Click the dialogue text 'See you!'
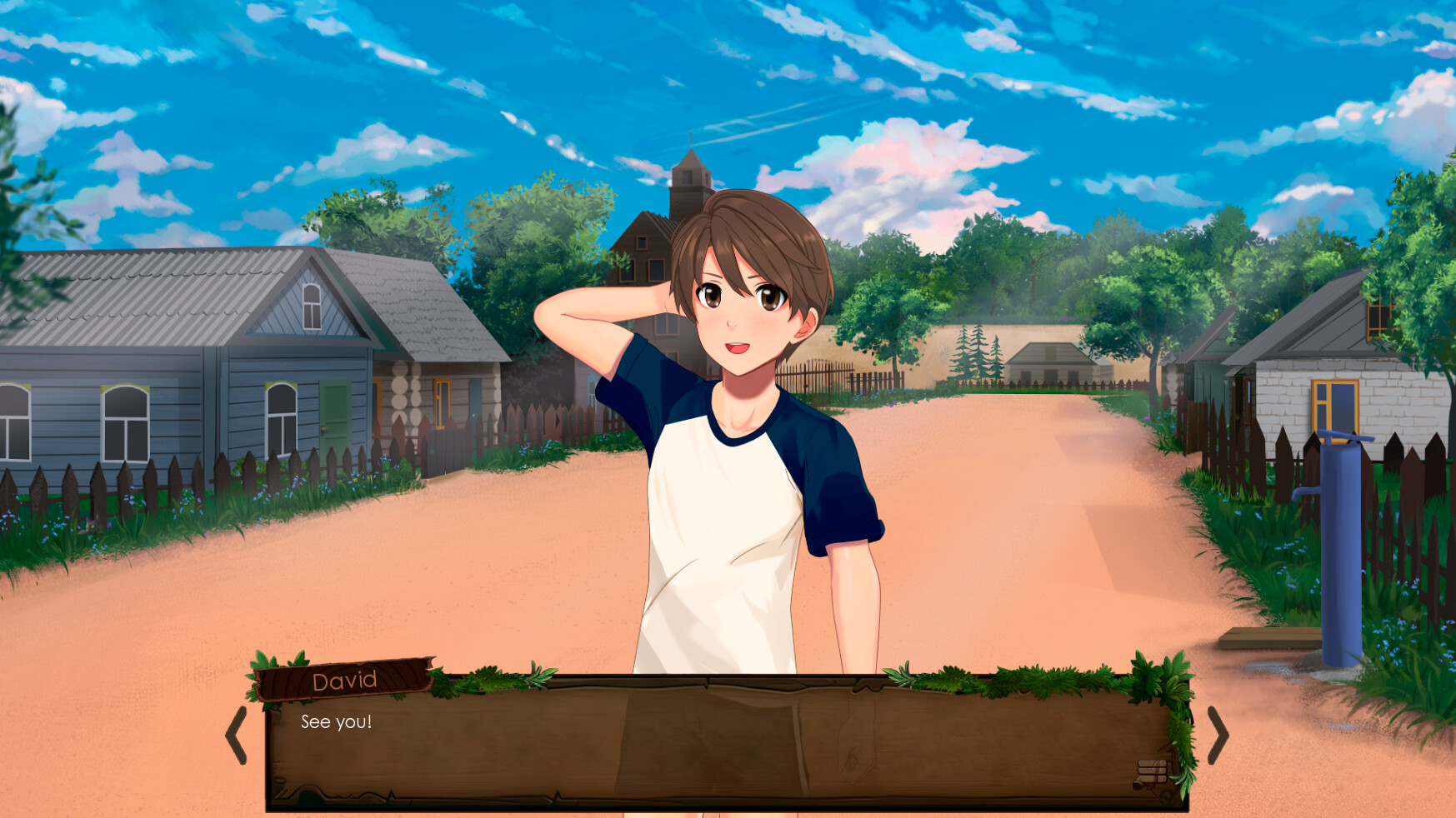The width and height of the screenshot is (1456, 818). click(337, 723)
